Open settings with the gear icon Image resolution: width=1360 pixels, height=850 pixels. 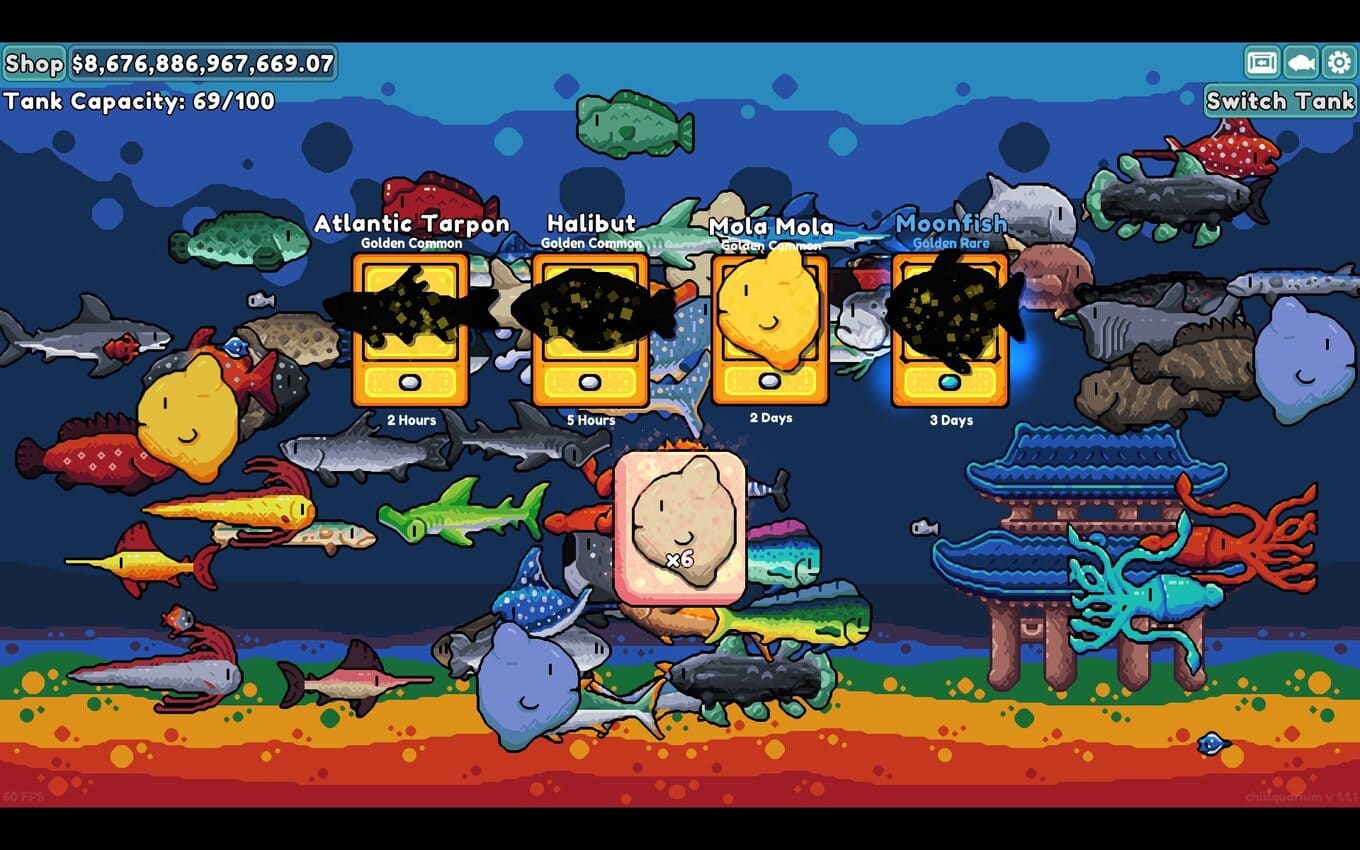1338,63
